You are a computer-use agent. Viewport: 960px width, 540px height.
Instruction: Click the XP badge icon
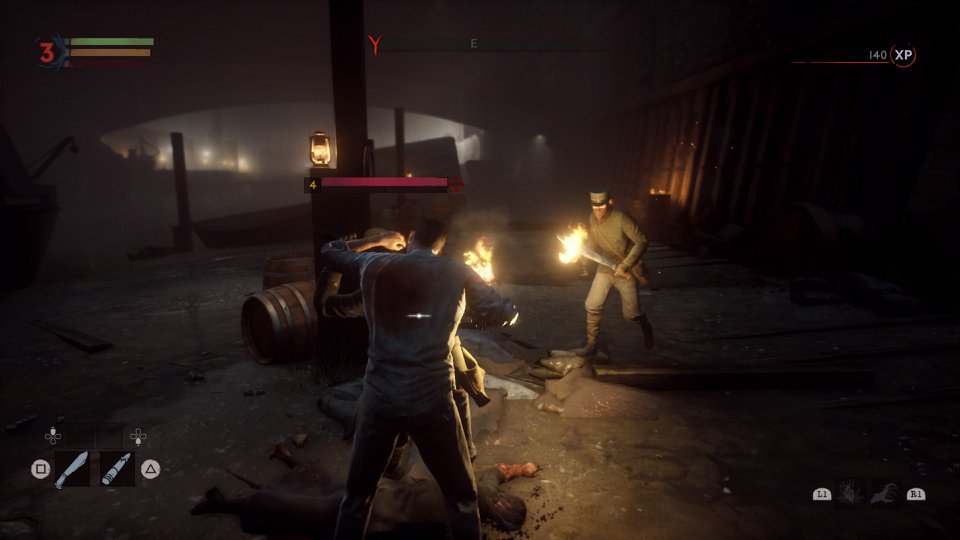[x=904, y=55]
